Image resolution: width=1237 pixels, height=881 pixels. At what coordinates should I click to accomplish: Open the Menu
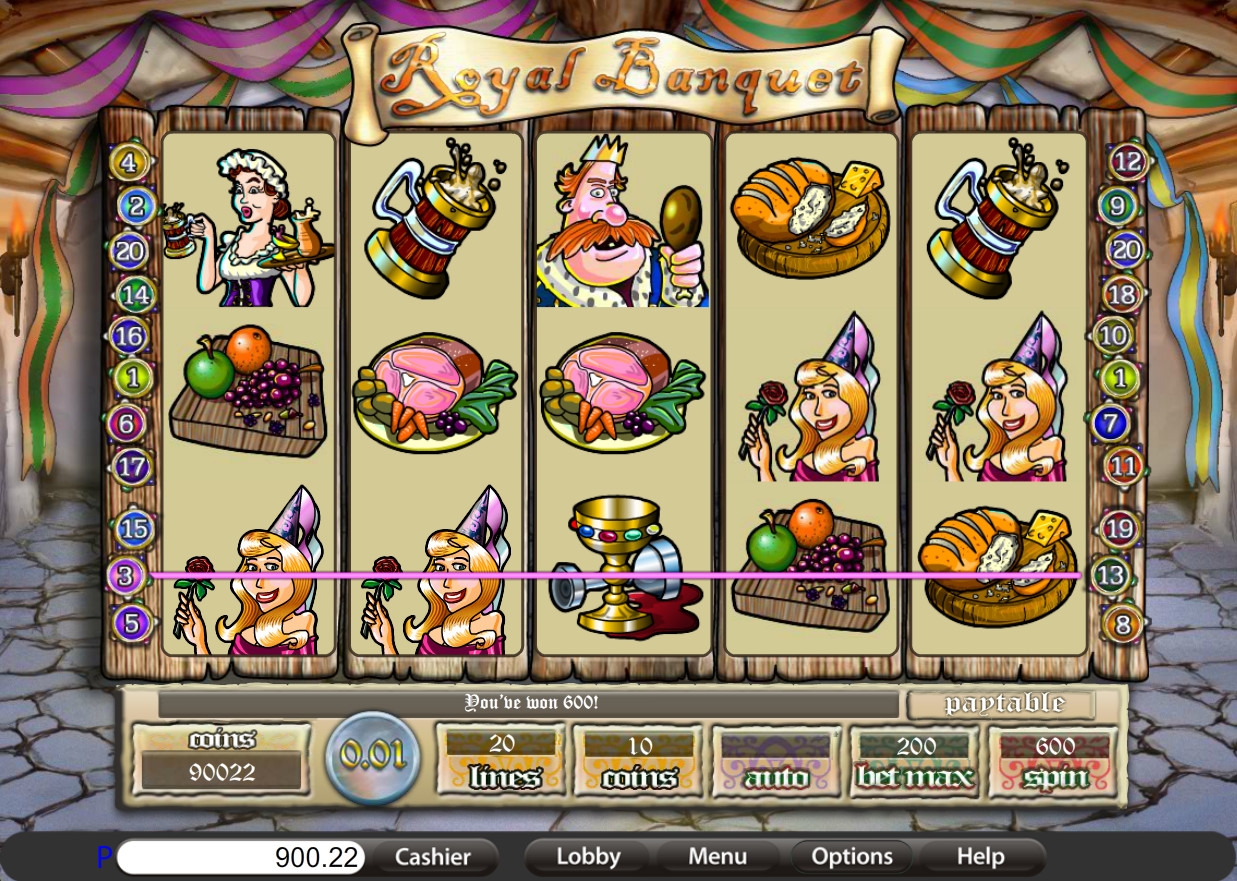(x=717, y=857)
